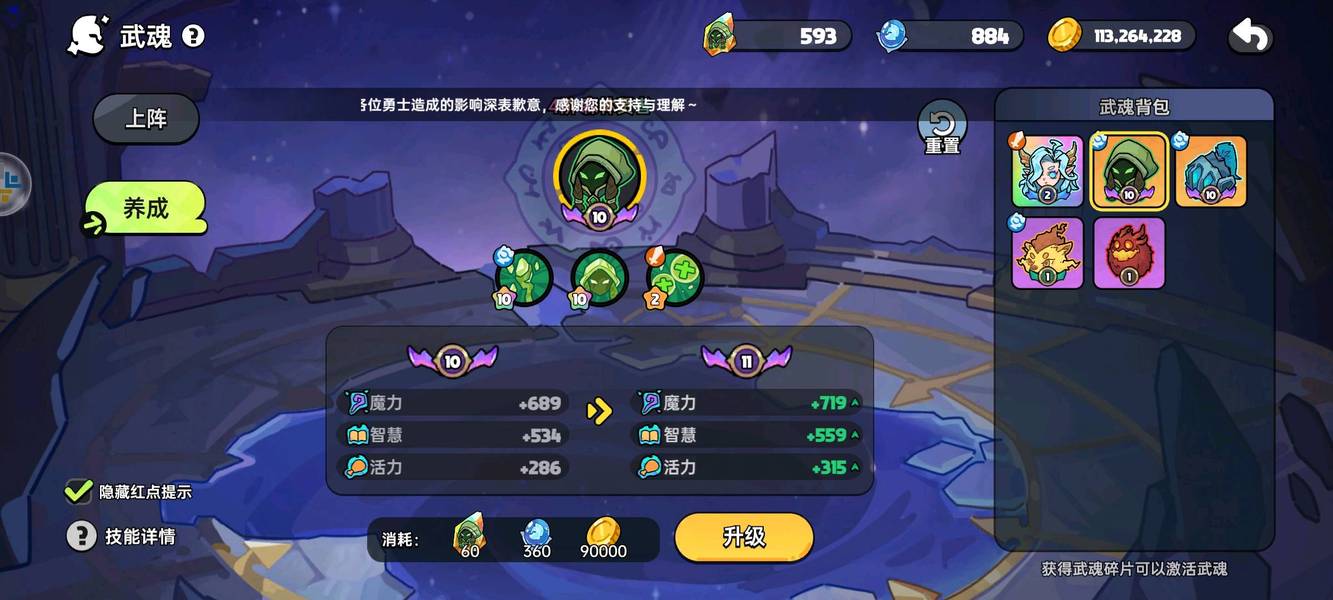The width and height of the screenshot is (1333, 600).
Task: Select the red flame spirit tile
Action: pyautogui.click(x=1129, y=253)
